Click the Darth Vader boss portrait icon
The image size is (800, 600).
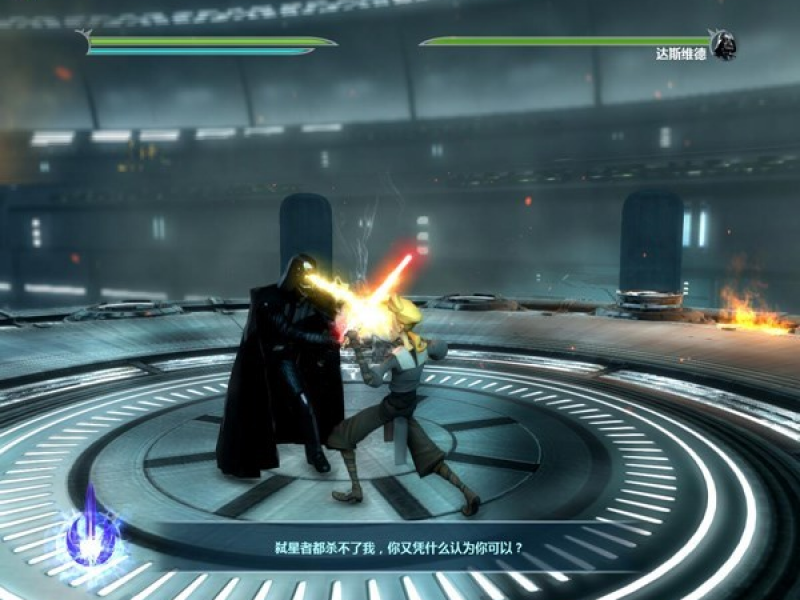(x=723, y=45)
